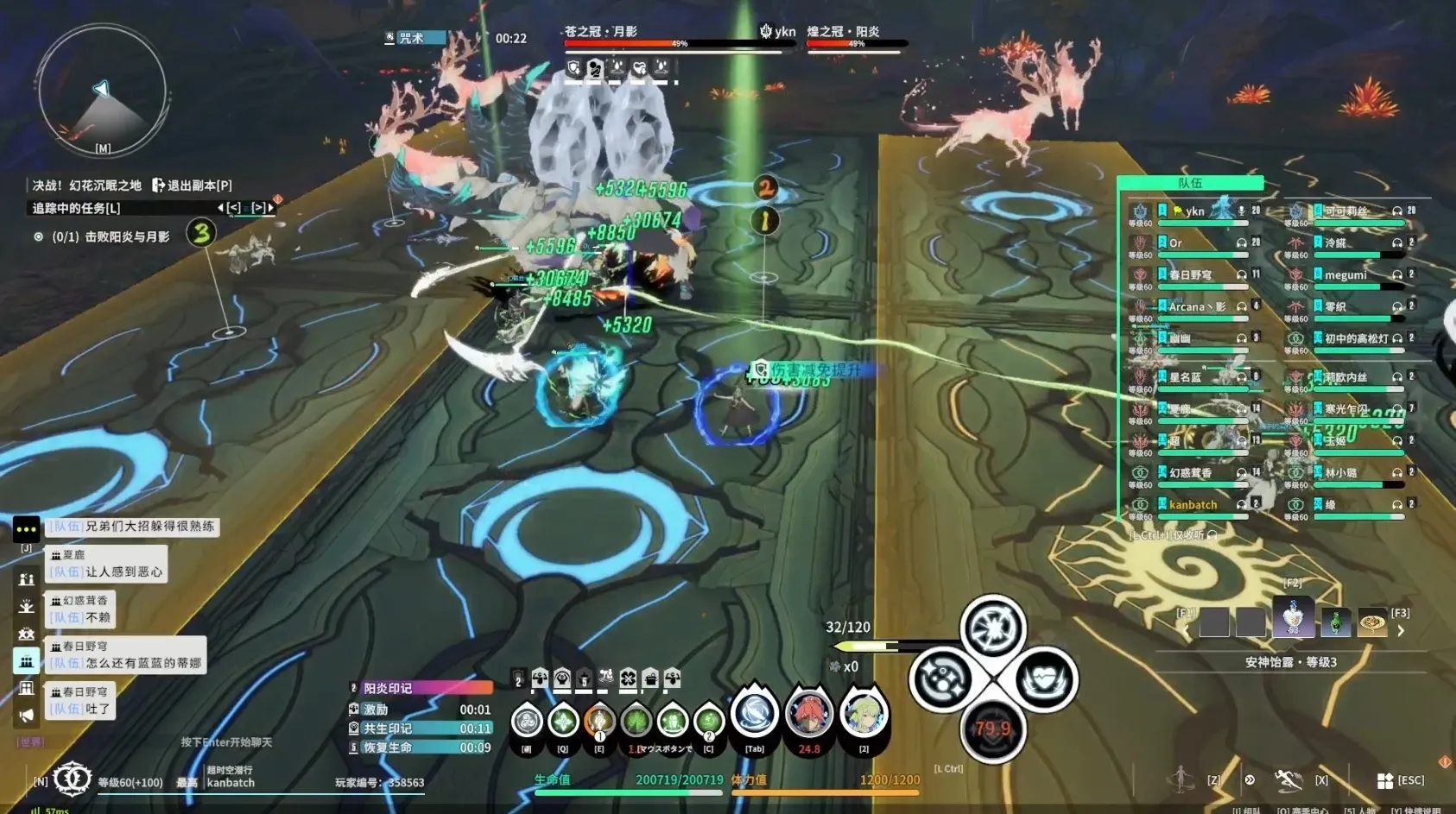Select party member kanbatch in team list
Image resolution: width=1456 pixels, height=814 pixels.
point(1193,505)
